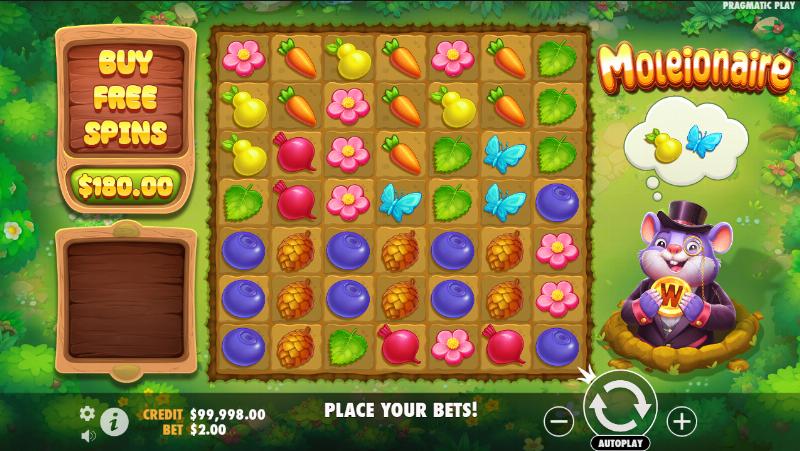Image resolution: width=800 pixels, height=451 pixels.
Task: Toggle the sound speaker icon
Action: (87, 435)
